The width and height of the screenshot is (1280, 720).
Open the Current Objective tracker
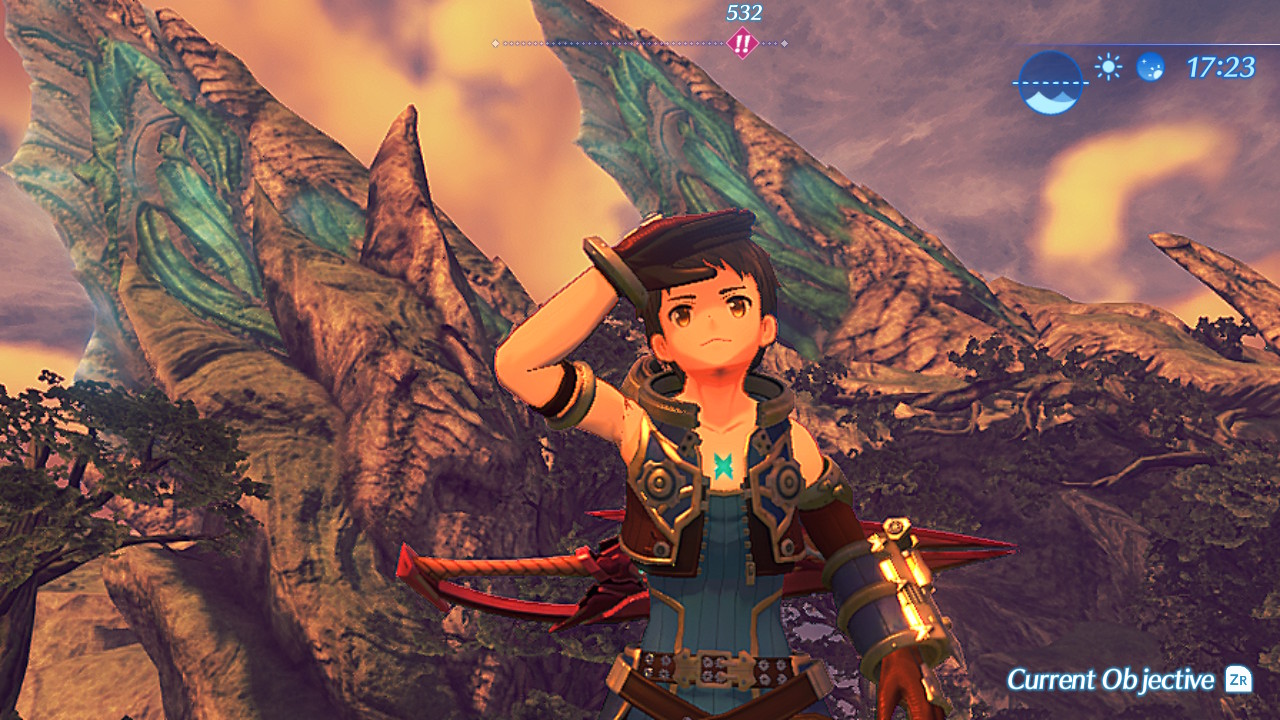1128,680
